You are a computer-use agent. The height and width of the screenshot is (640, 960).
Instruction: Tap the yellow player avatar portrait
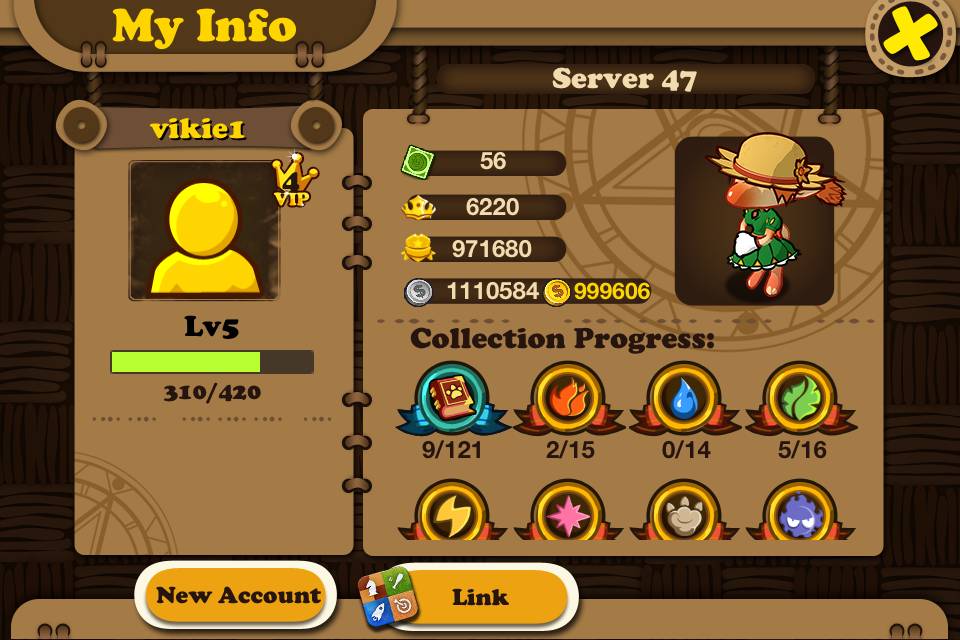point(204,231)
